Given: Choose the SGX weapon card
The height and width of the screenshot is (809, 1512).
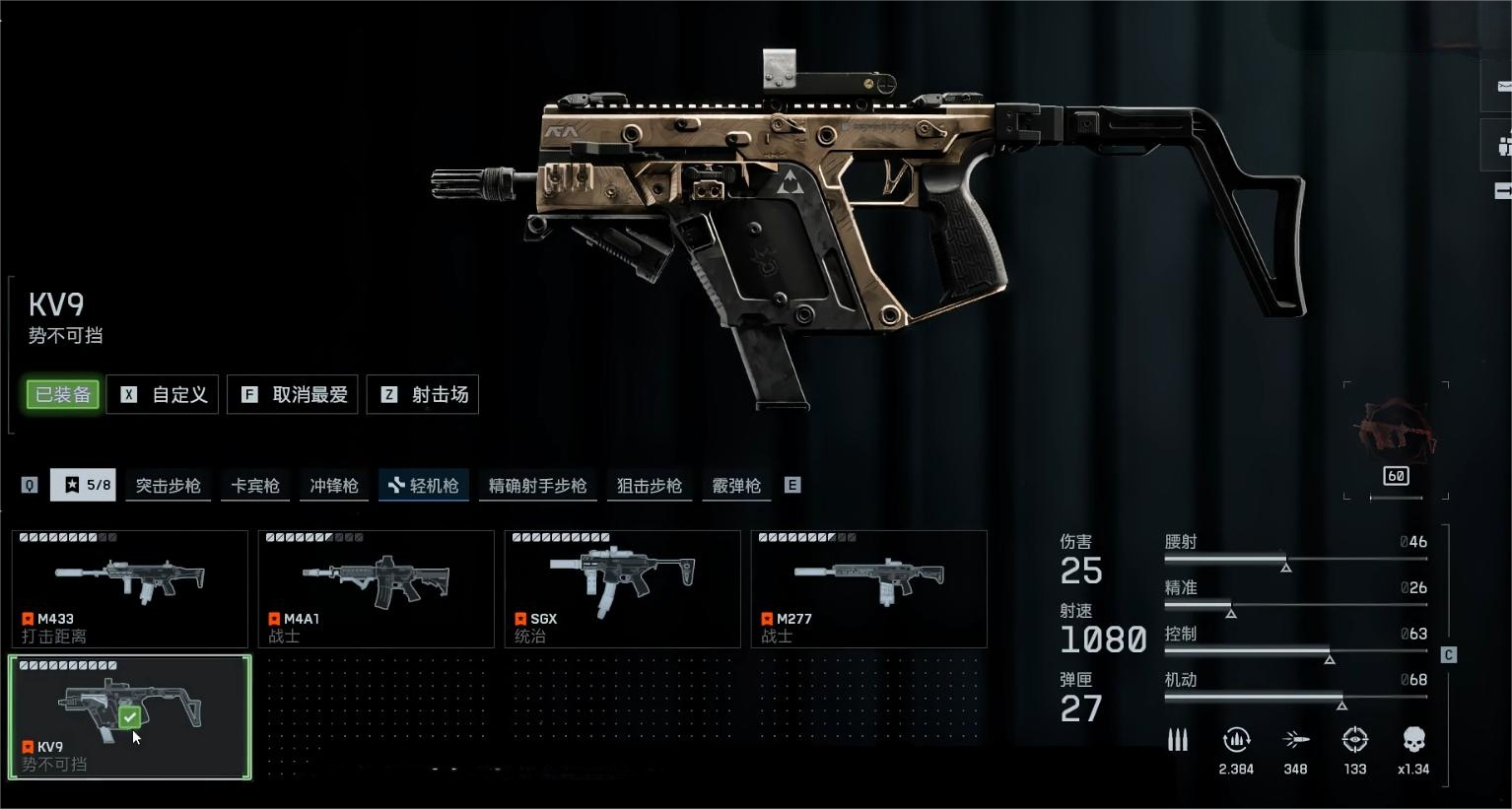Looking at the screenshot, I should pos(623,588).
